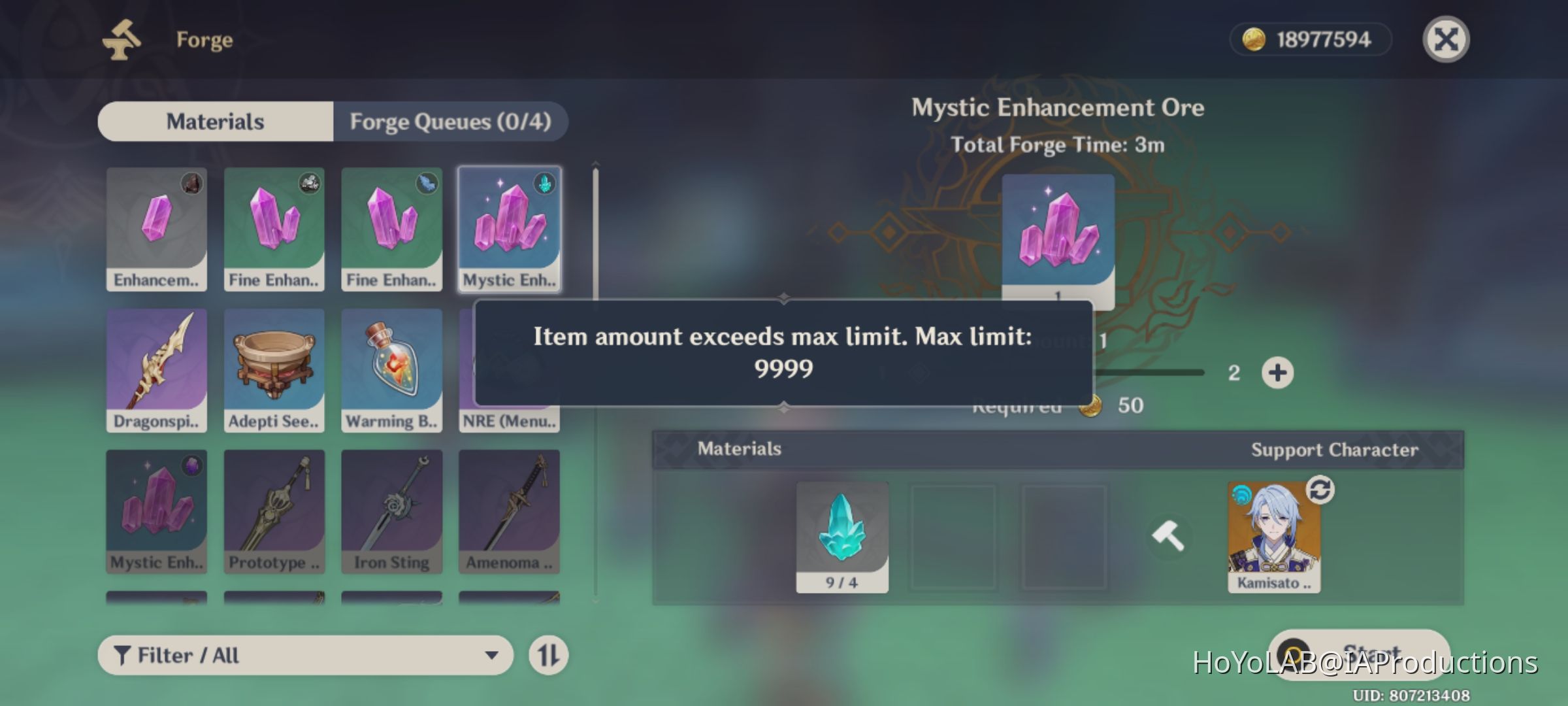Increase forge amount with the plus stepper
This screenshot has width=1568, height=706.
tap(1279, 372)
